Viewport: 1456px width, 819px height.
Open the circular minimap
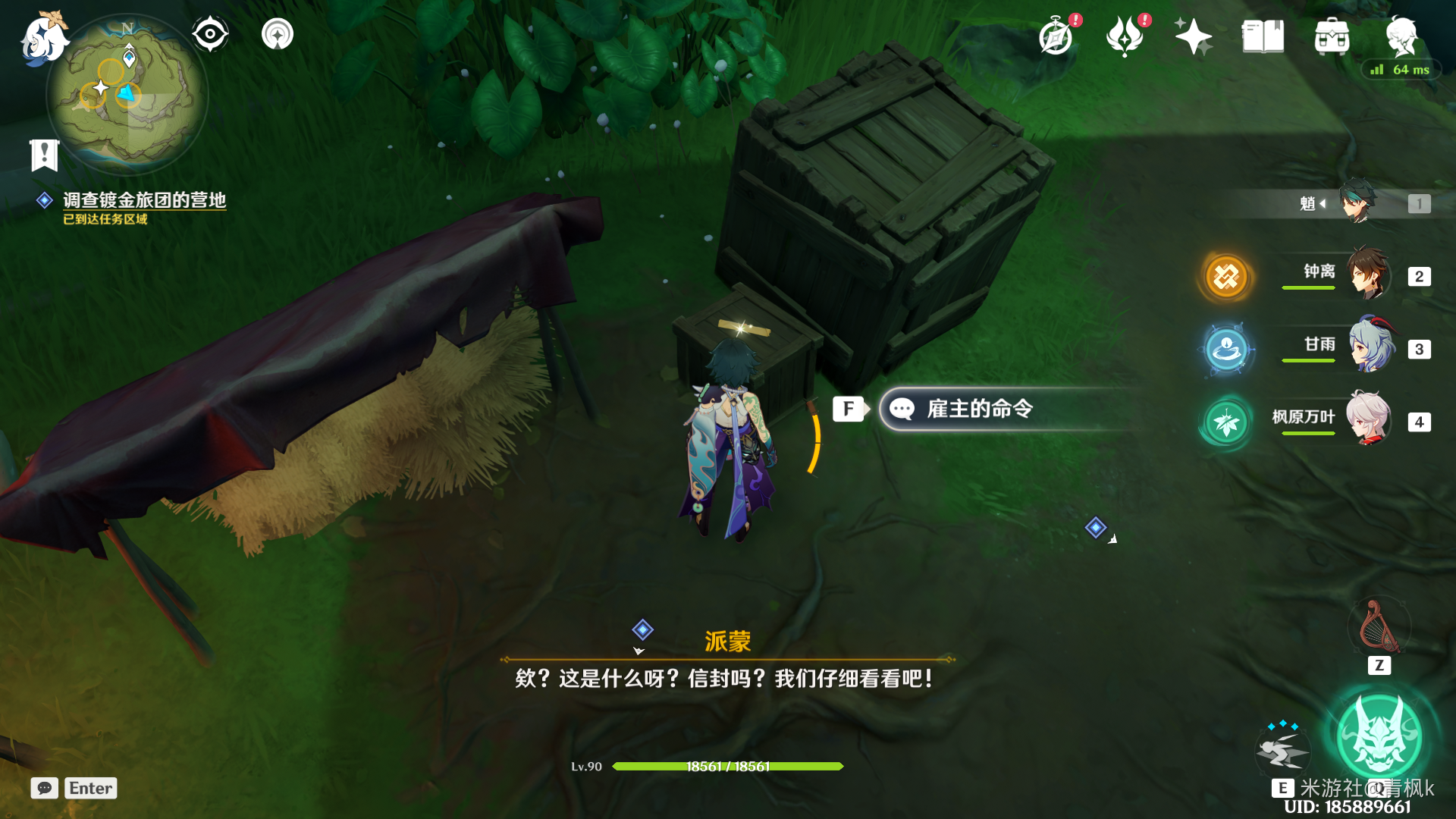(127, 95)
